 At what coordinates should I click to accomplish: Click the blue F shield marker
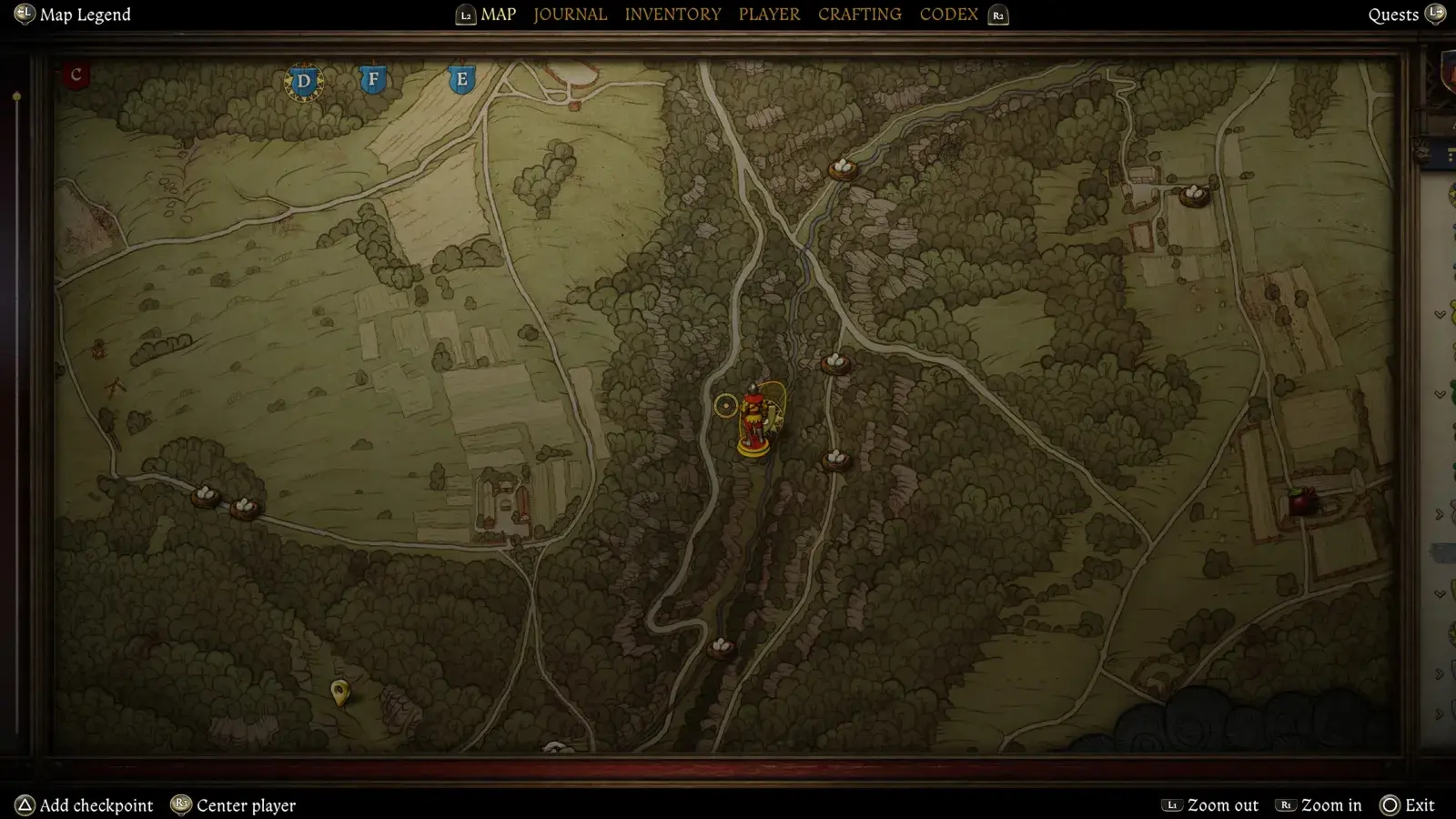(x=372, y=79)
